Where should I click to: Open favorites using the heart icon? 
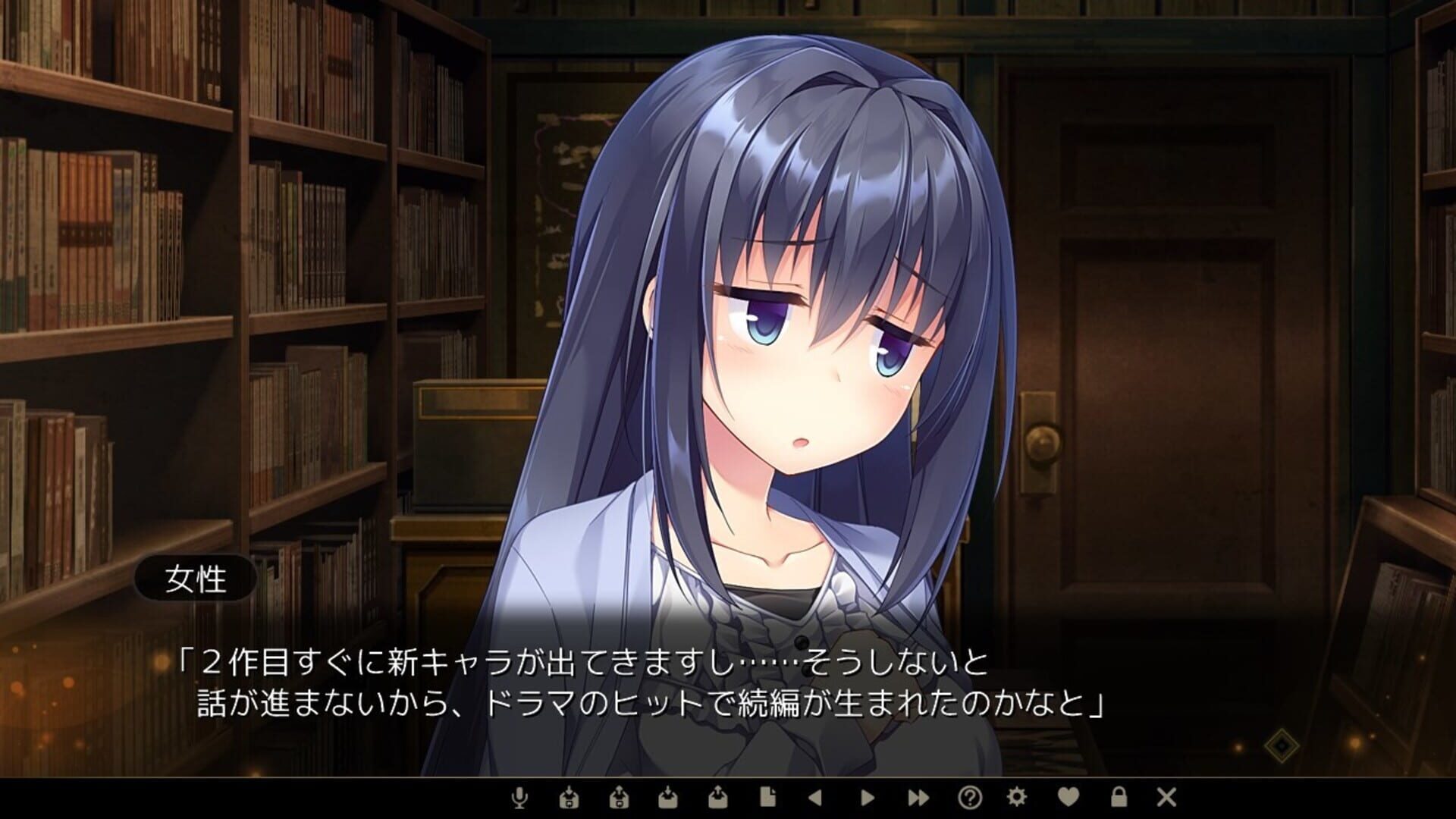1069,798
